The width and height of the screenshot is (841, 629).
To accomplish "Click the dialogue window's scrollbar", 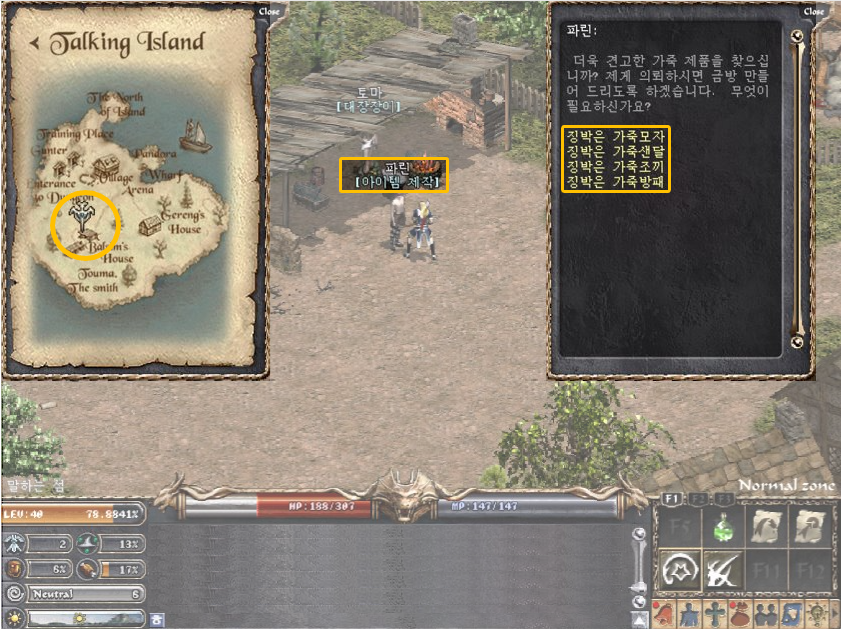I will click(797, 190).
